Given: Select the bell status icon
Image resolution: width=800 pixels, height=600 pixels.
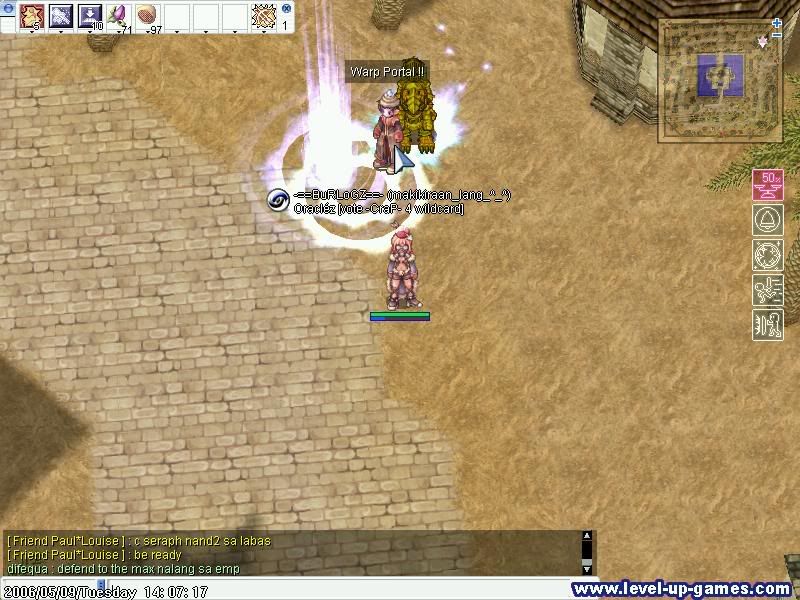Looking at the screenshot, I should coord(767,220).
